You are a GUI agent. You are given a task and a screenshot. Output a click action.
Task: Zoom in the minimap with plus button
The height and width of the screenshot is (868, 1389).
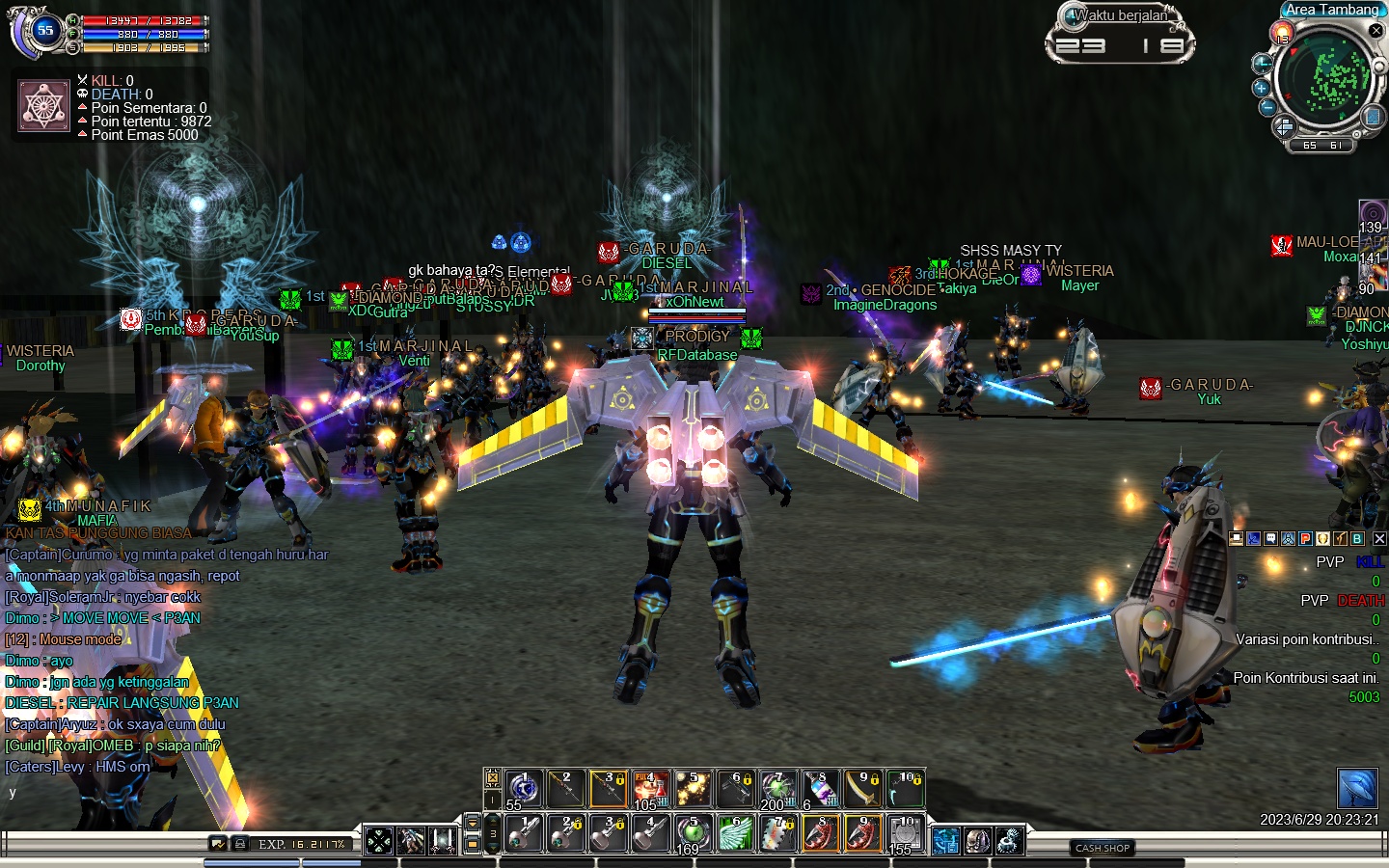pos(1262,88)
